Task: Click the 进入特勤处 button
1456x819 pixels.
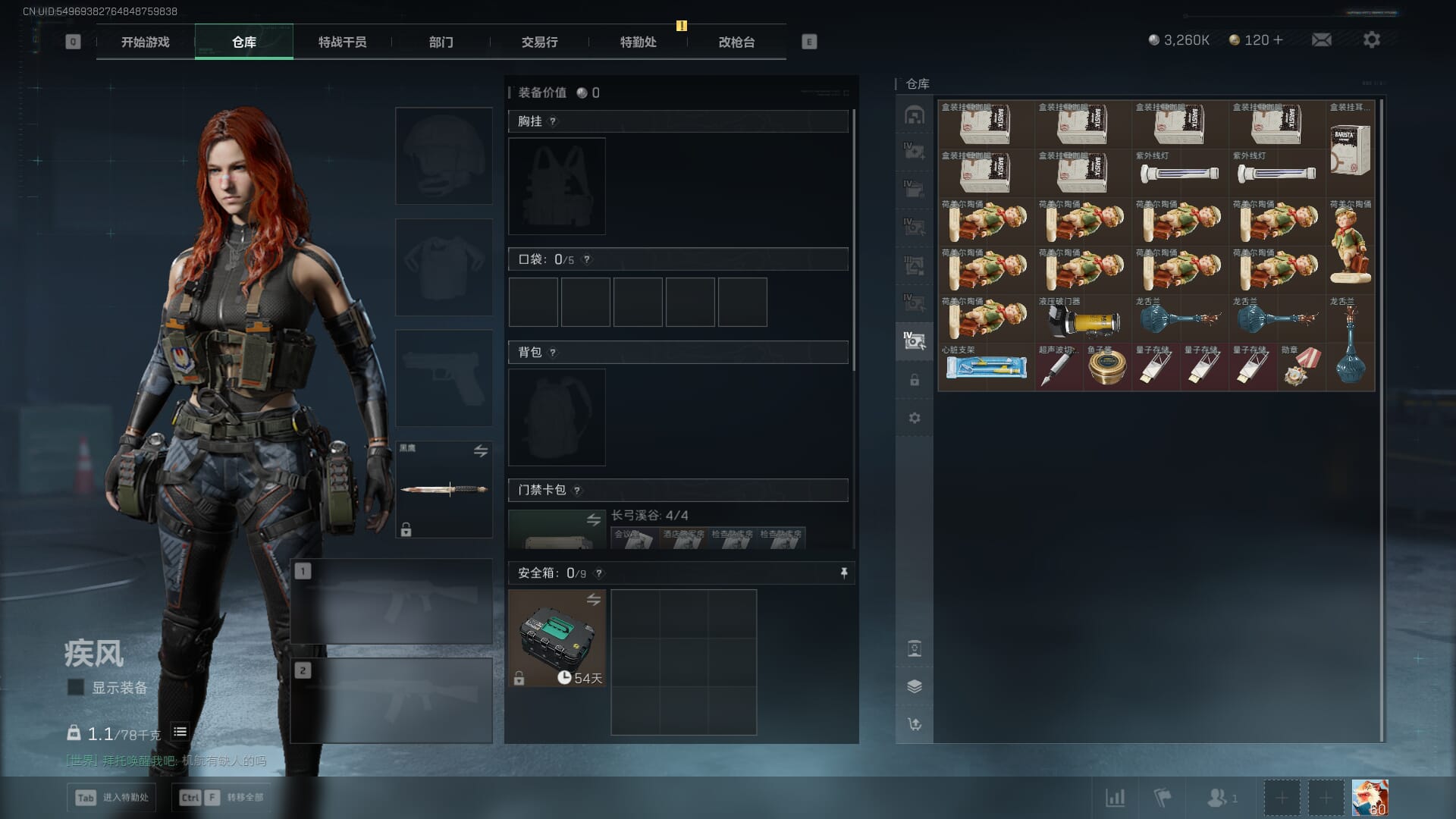Action: (x=111, y=797)
